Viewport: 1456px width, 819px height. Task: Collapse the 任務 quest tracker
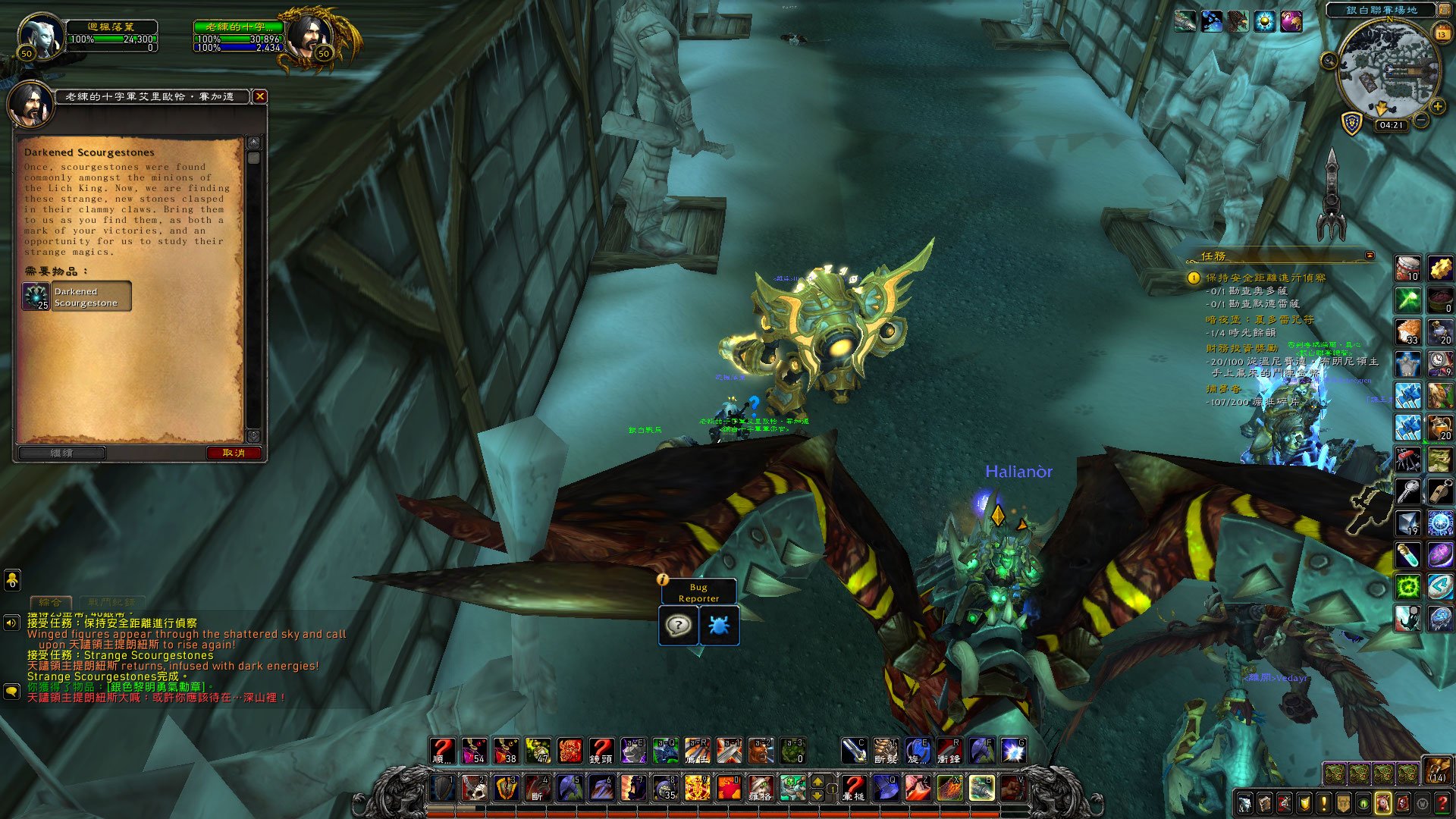pyautogui.click(x=1370, y=256)
